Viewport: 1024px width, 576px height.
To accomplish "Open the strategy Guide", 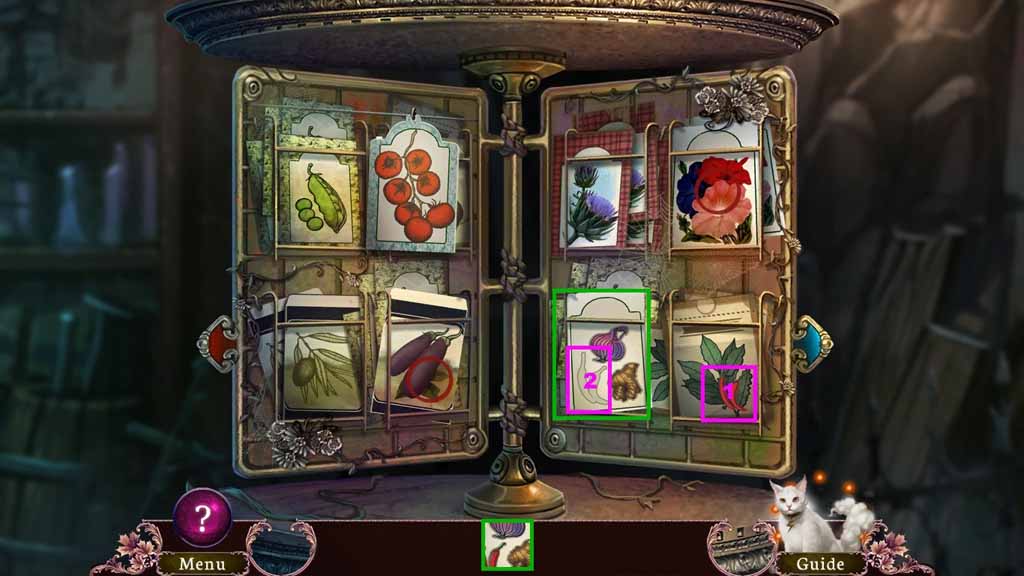I will (819, 564).
